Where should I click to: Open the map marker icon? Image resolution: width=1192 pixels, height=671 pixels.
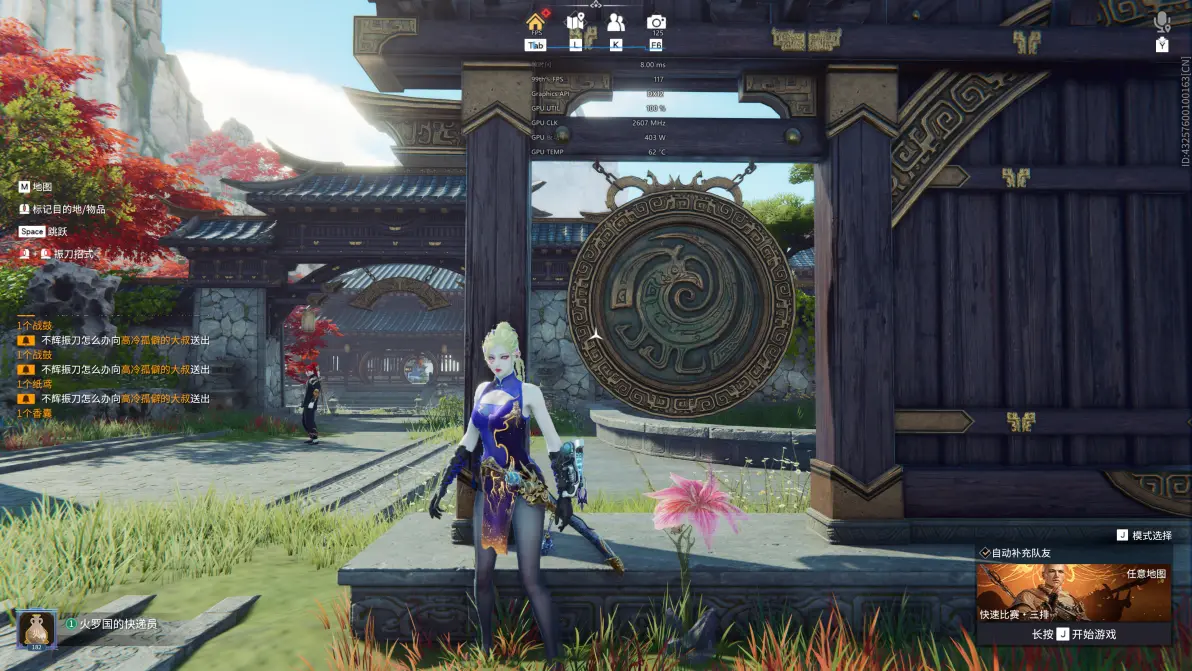point(575,22)
